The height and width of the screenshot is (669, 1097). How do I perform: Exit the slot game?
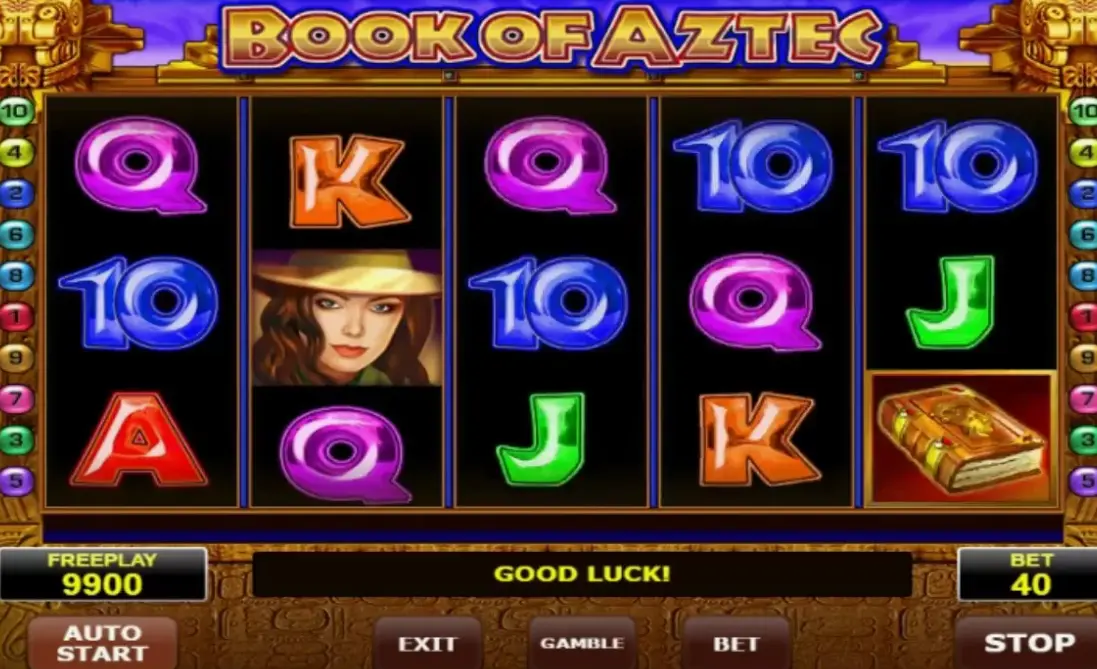tap(427, 644)
